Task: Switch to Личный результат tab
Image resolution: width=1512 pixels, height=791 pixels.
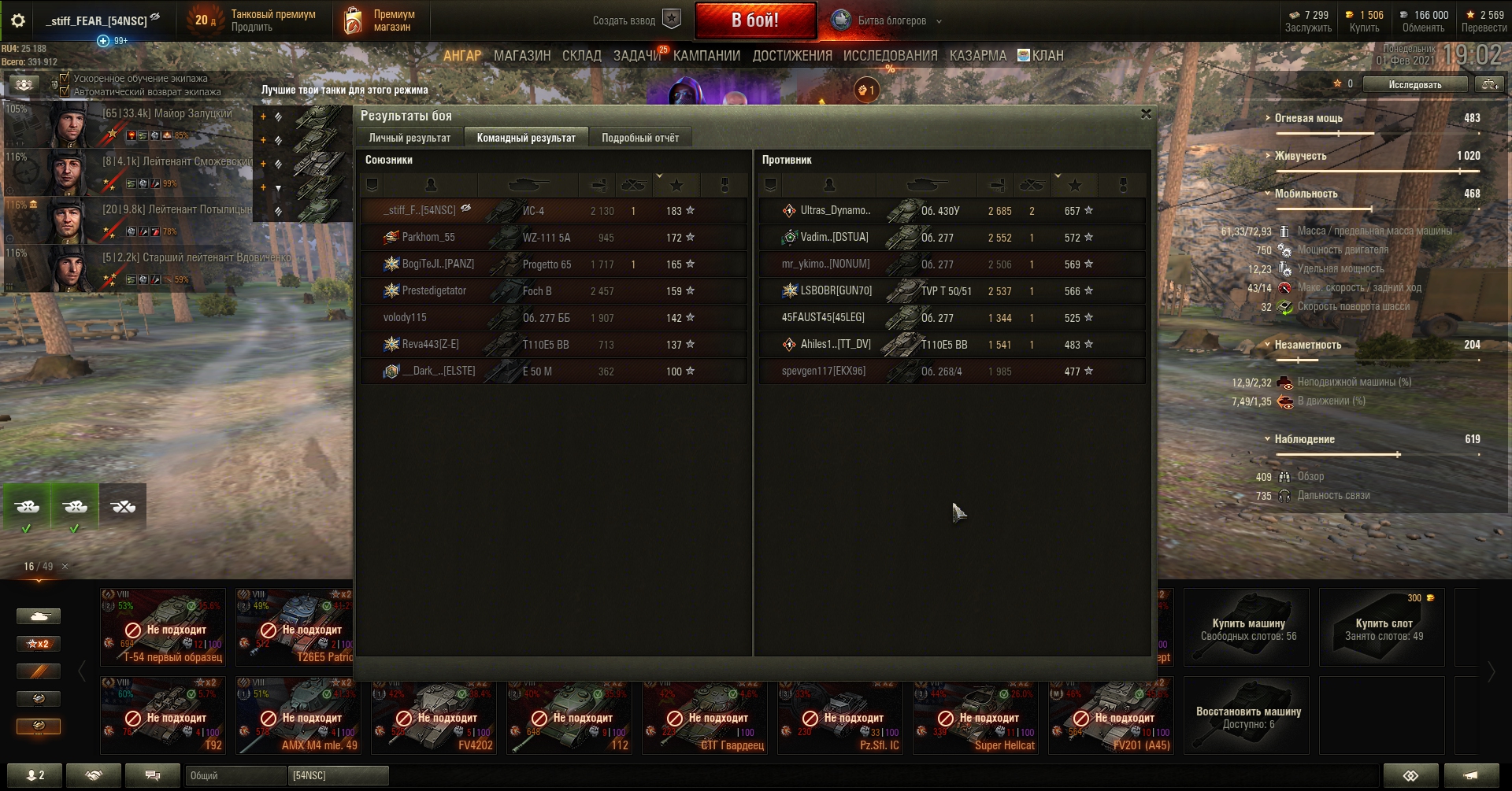Action: pos(409,138)
